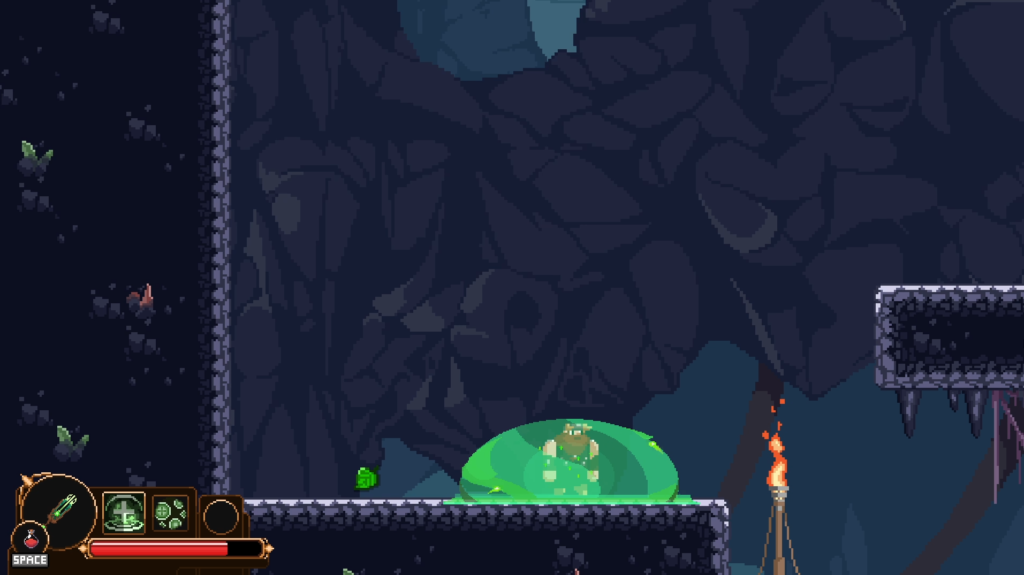Activate the green healing dome ability
Screen dimensions: 1024x575
[x=124, y=513]
